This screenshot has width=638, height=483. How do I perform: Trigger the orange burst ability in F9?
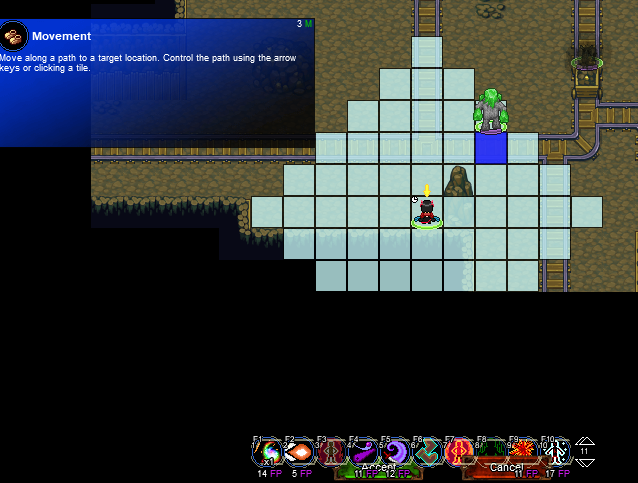click(x=524, y=452)
